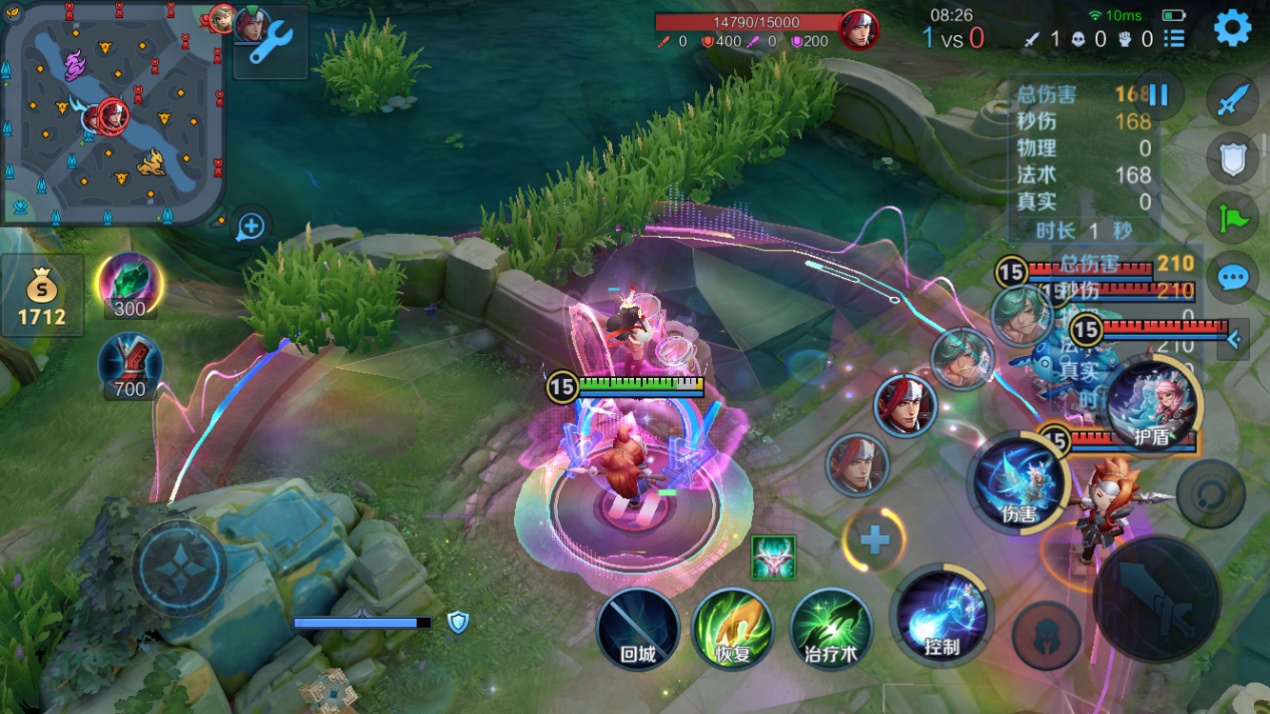
Task: Click the magnifier zoom button below minimap
Action: pos(250,227)
